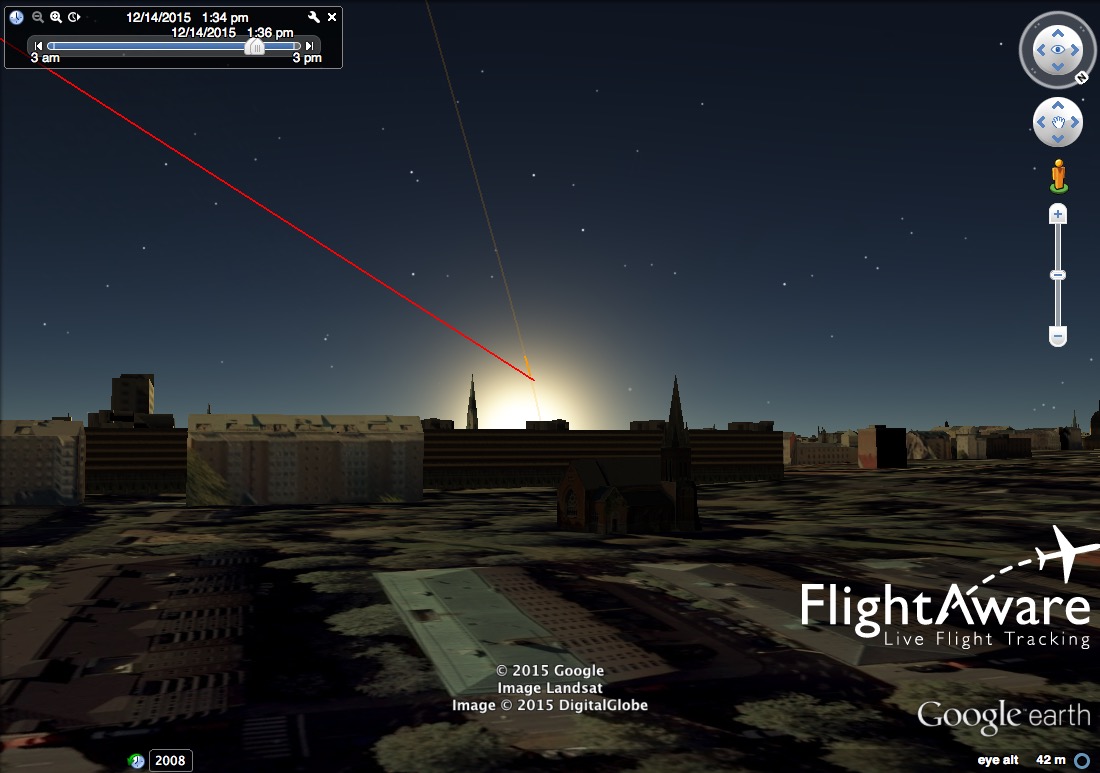Zoom out with the bottom minus button
Screen dimensions: 1100x773
click(1058, 337)
